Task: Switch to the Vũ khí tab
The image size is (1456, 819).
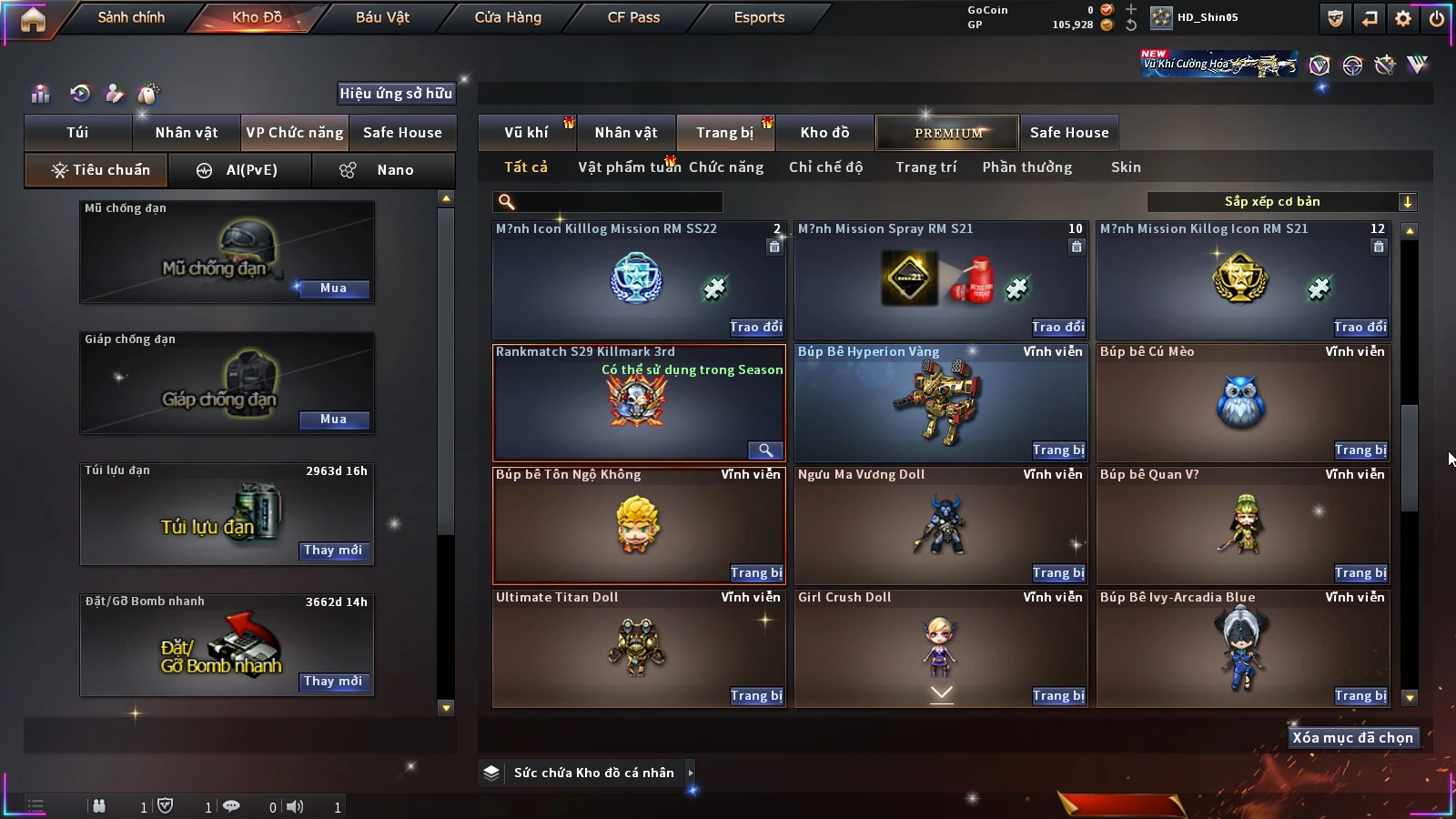Action: pos(526,133)
